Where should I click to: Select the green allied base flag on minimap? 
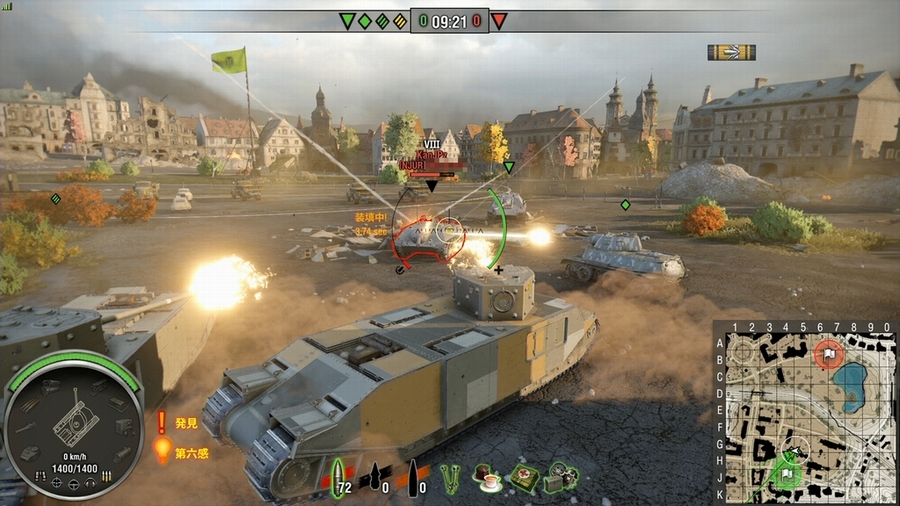click(789, 473)
